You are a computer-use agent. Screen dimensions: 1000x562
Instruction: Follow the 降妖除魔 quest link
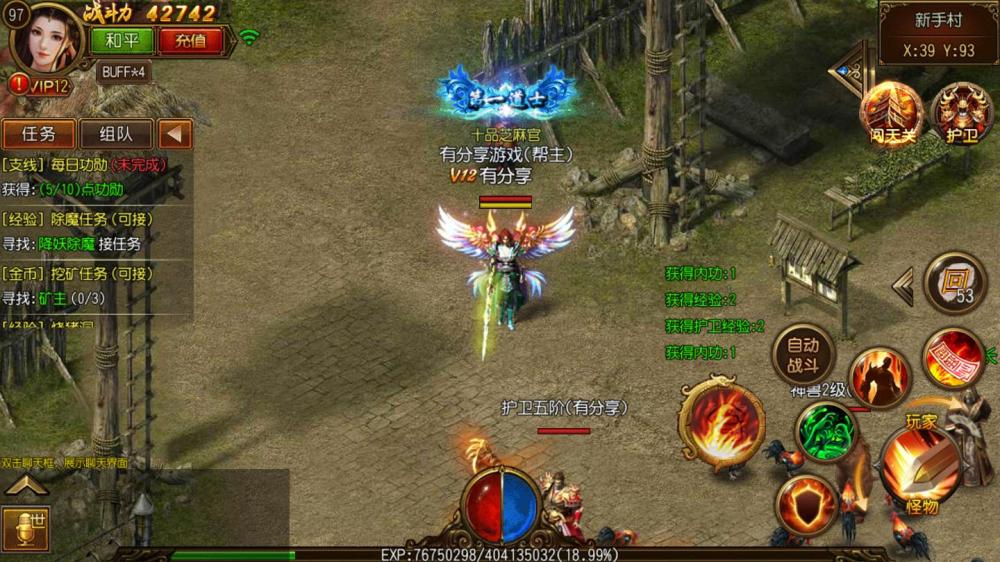[x=65, y=243]
